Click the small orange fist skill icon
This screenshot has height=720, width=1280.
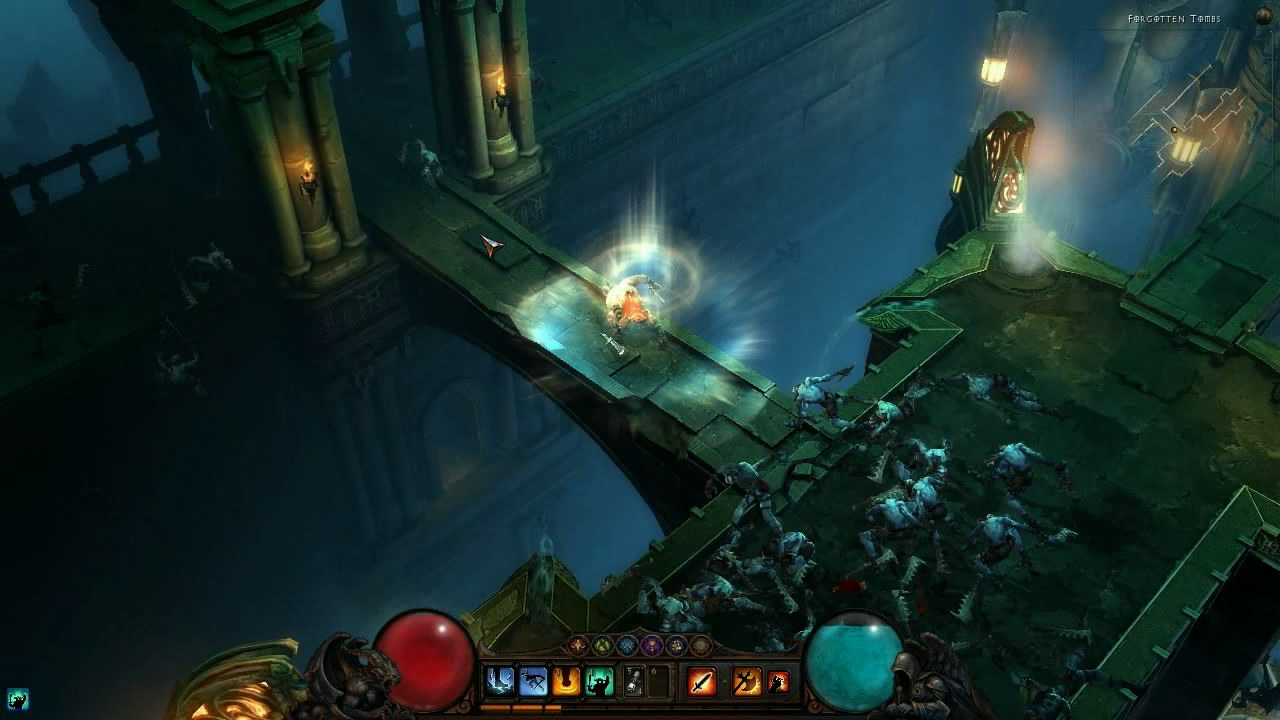[778, 681]
